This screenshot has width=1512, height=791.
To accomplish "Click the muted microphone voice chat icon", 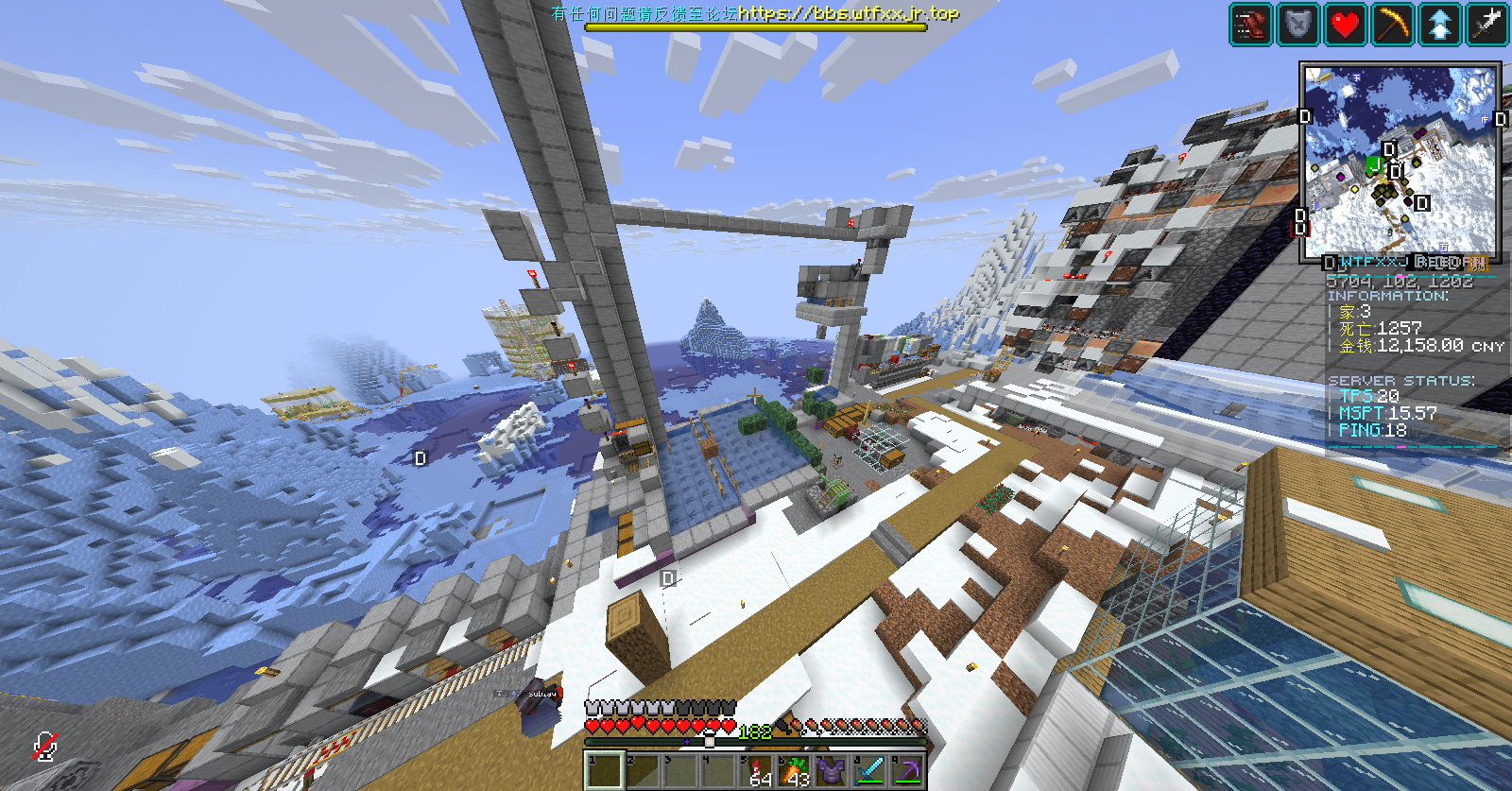I will (44, 747).
